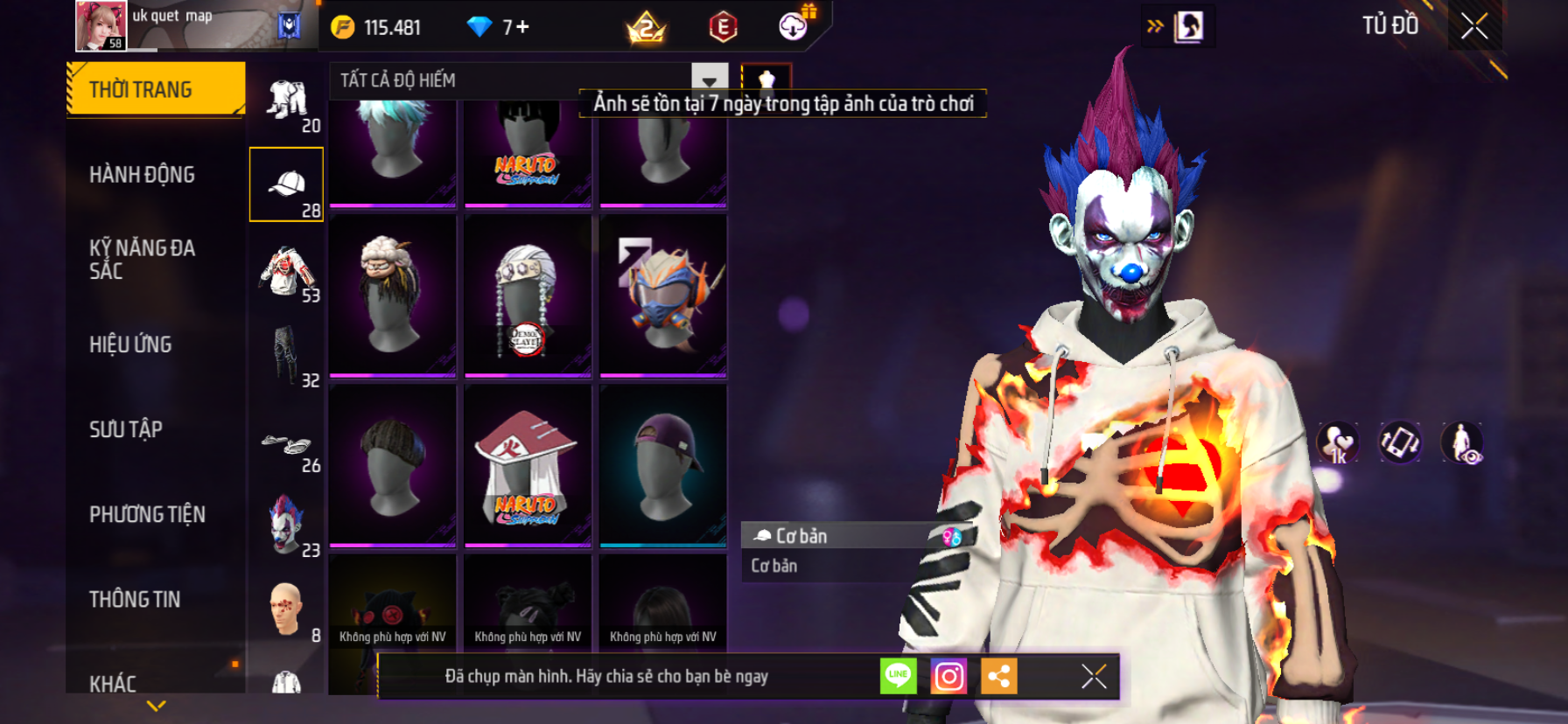Open the Phương Tiện tab
Viewport: 1568px width, 724px height.
tap(147, 514)
